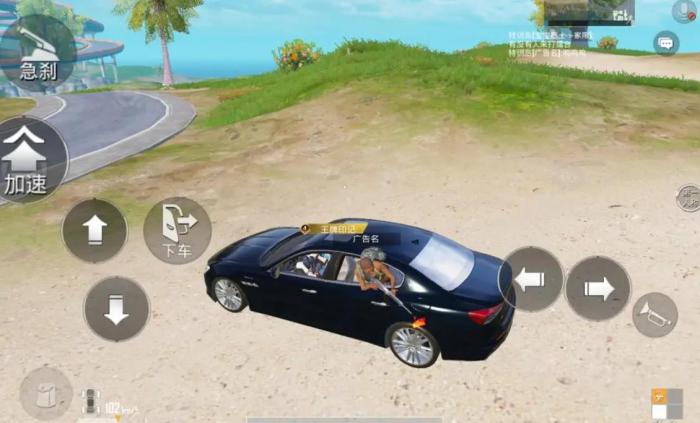Toggle the voice microphone icon

pyautogui.click(x=685, y=11)
